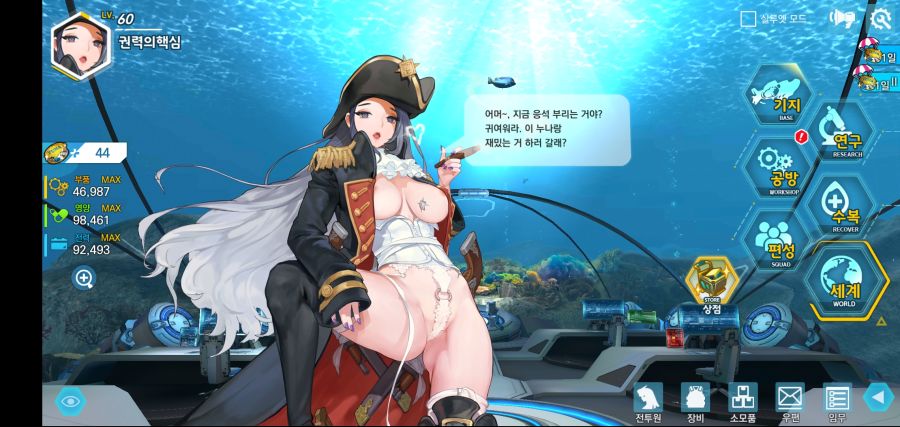This screenshot has height=427, width=900.
Task: Tap the character's speech bubble
Action: (547, 128)
